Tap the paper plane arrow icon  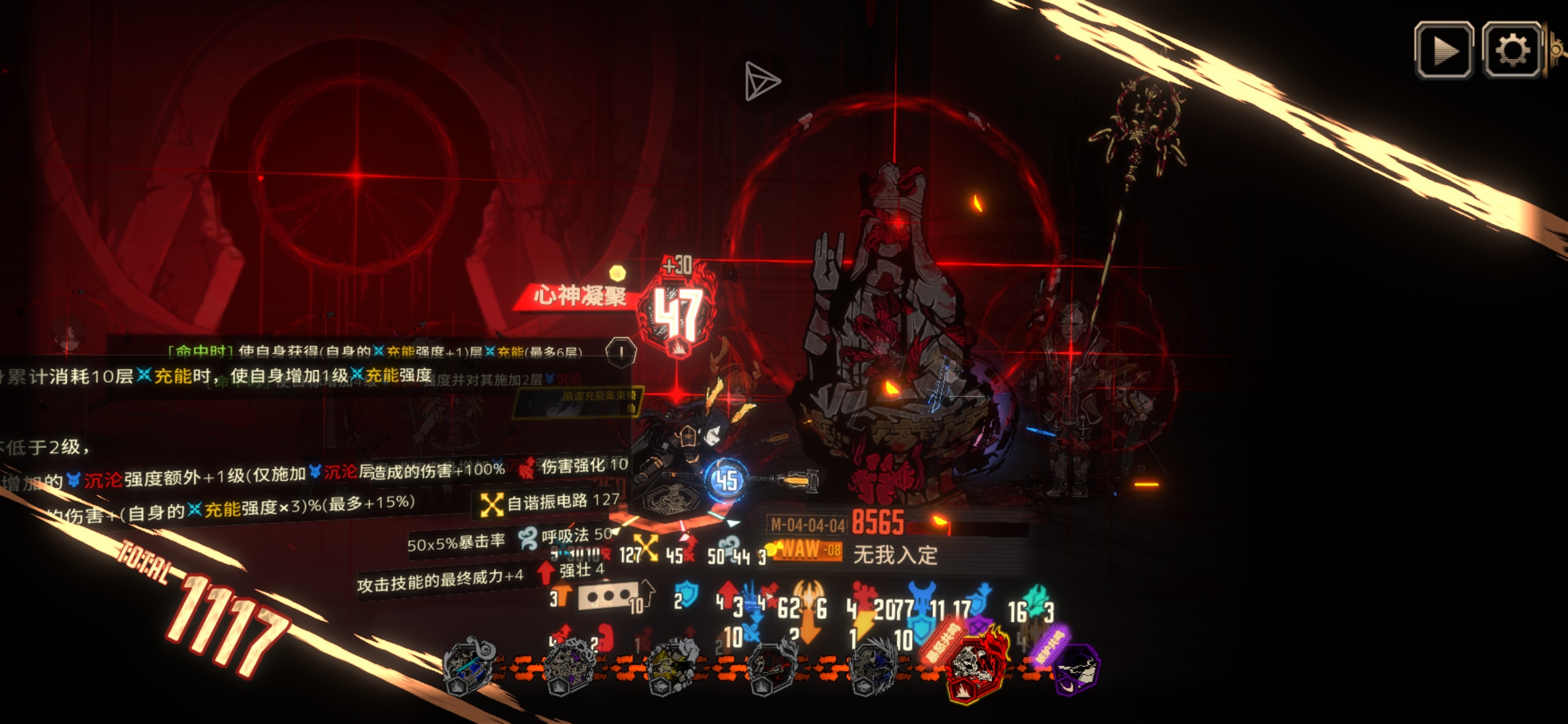(762, 82)
